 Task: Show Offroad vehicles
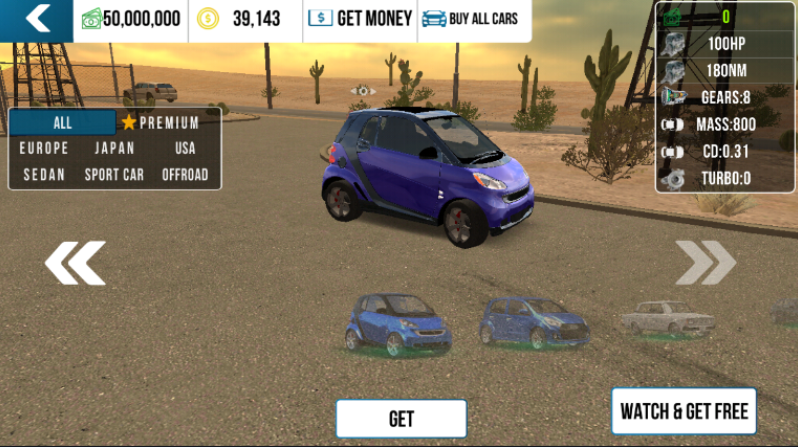pos(185,174)
